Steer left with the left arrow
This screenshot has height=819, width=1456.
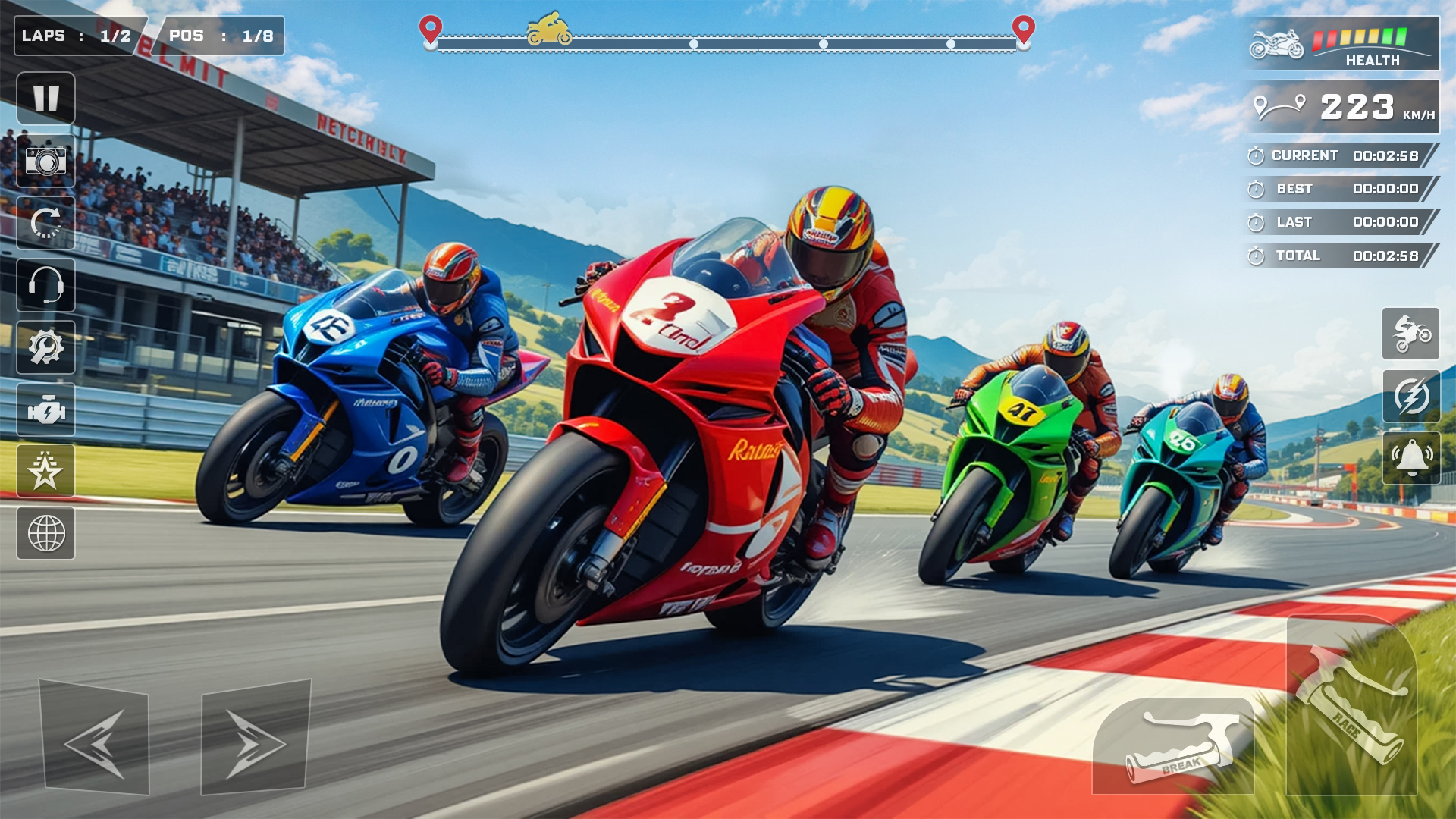[95, 739]
